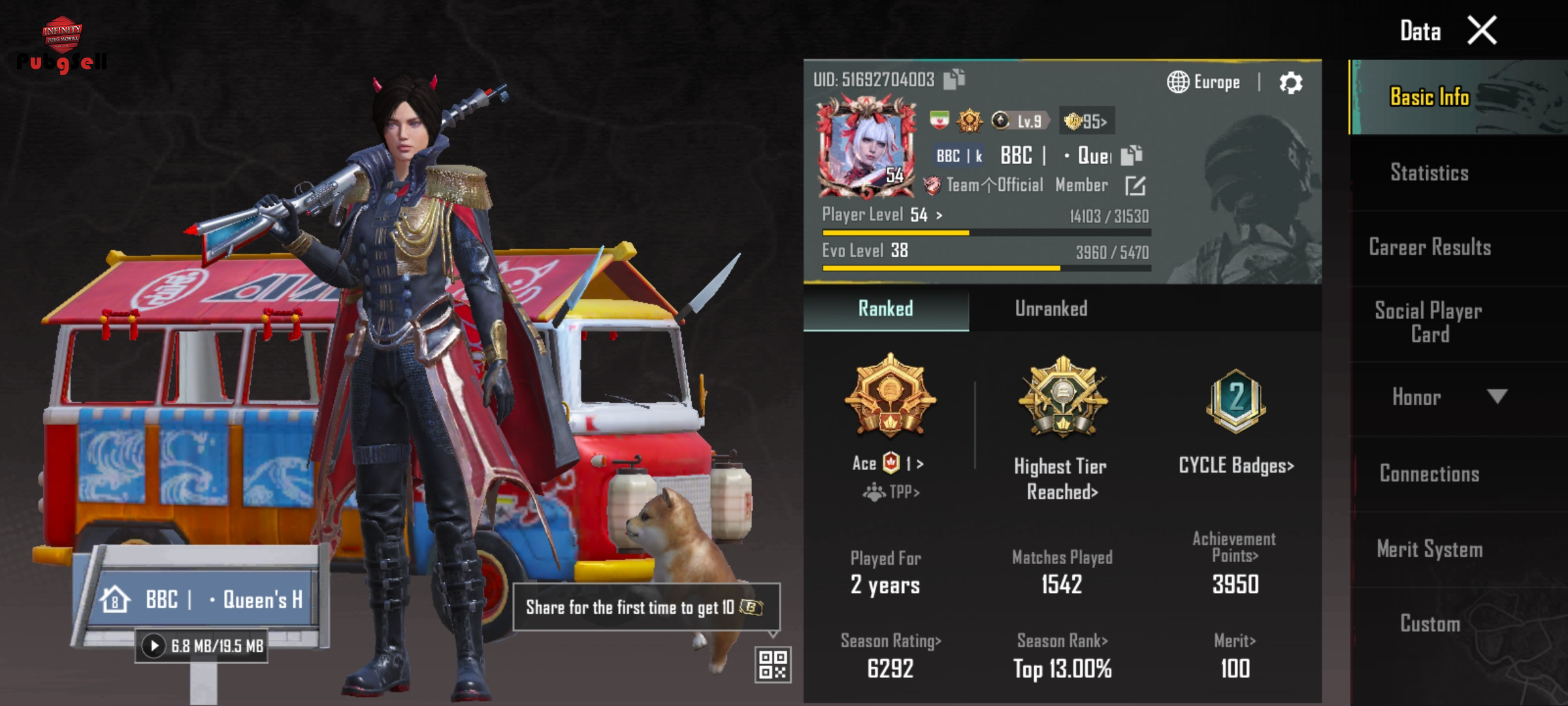Viewport: 1568px width, 706px height.
Task: Show the profile QR code
Action: pyautogui.click(x=773, y=665)
